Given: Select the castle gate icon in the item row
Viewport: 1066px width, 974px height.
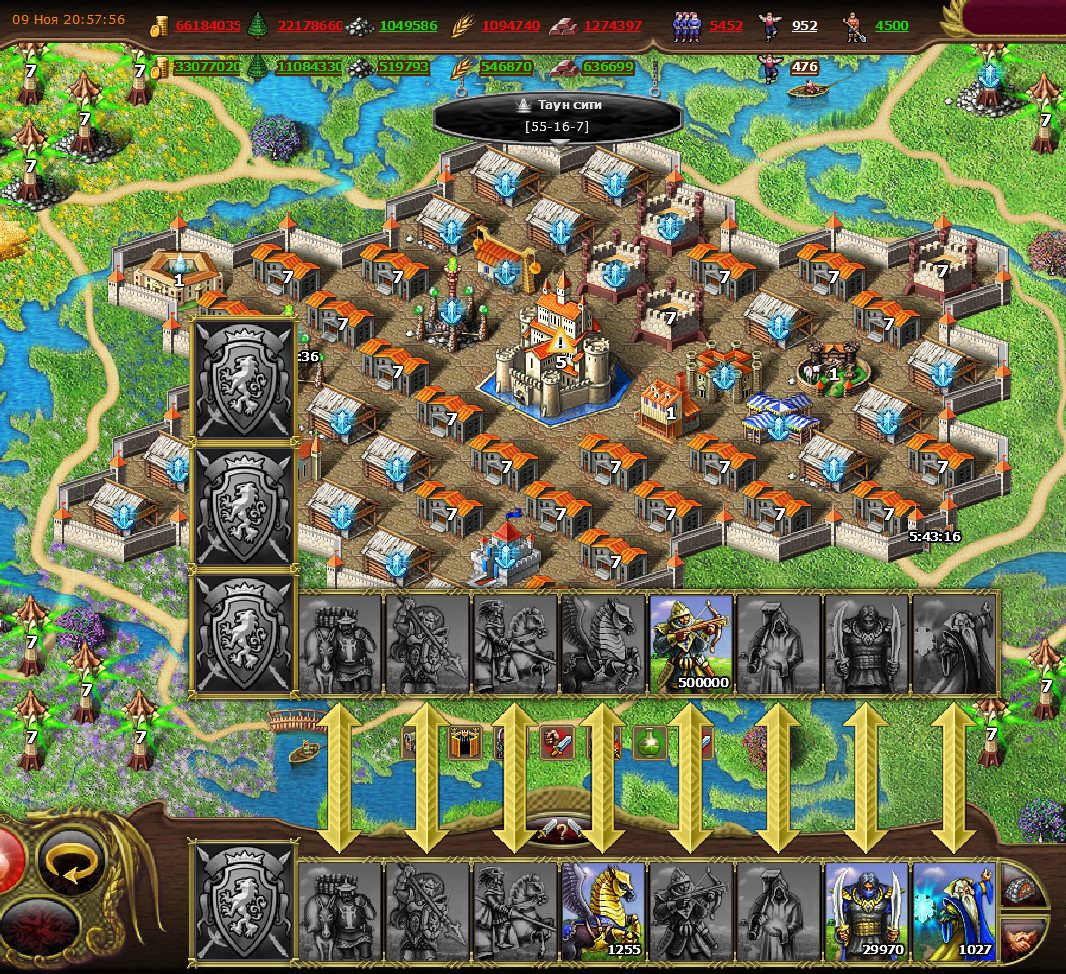Looking at the screenshot, I should click(x=465, y=743).
